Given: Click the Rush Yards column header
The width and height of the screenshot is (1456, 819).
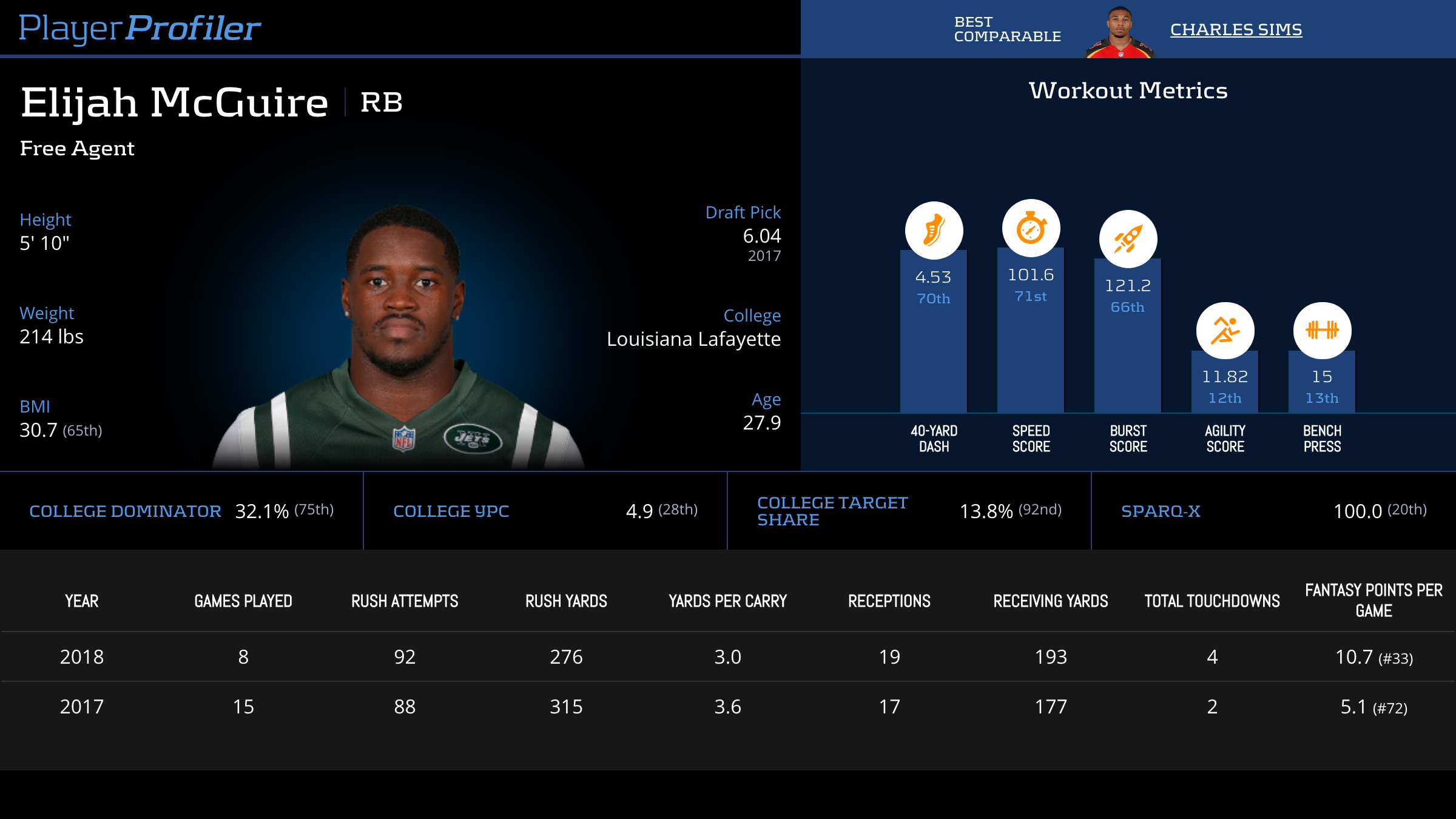Looking at the screenshot, I should (x=566, y=601).
